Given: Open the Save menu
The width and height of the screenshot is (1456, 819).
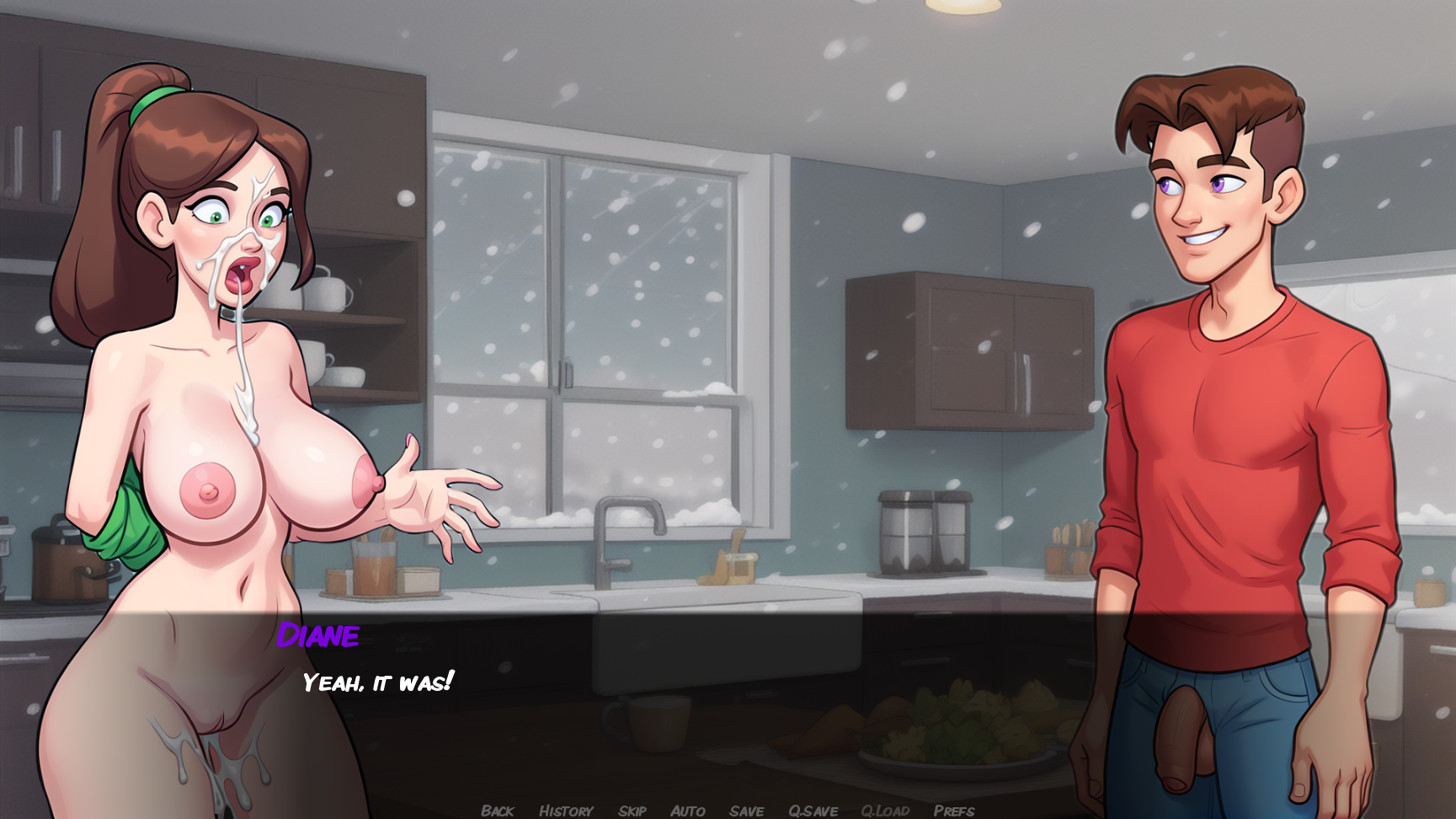Looking at the screenshot, I should coord(747,811).
